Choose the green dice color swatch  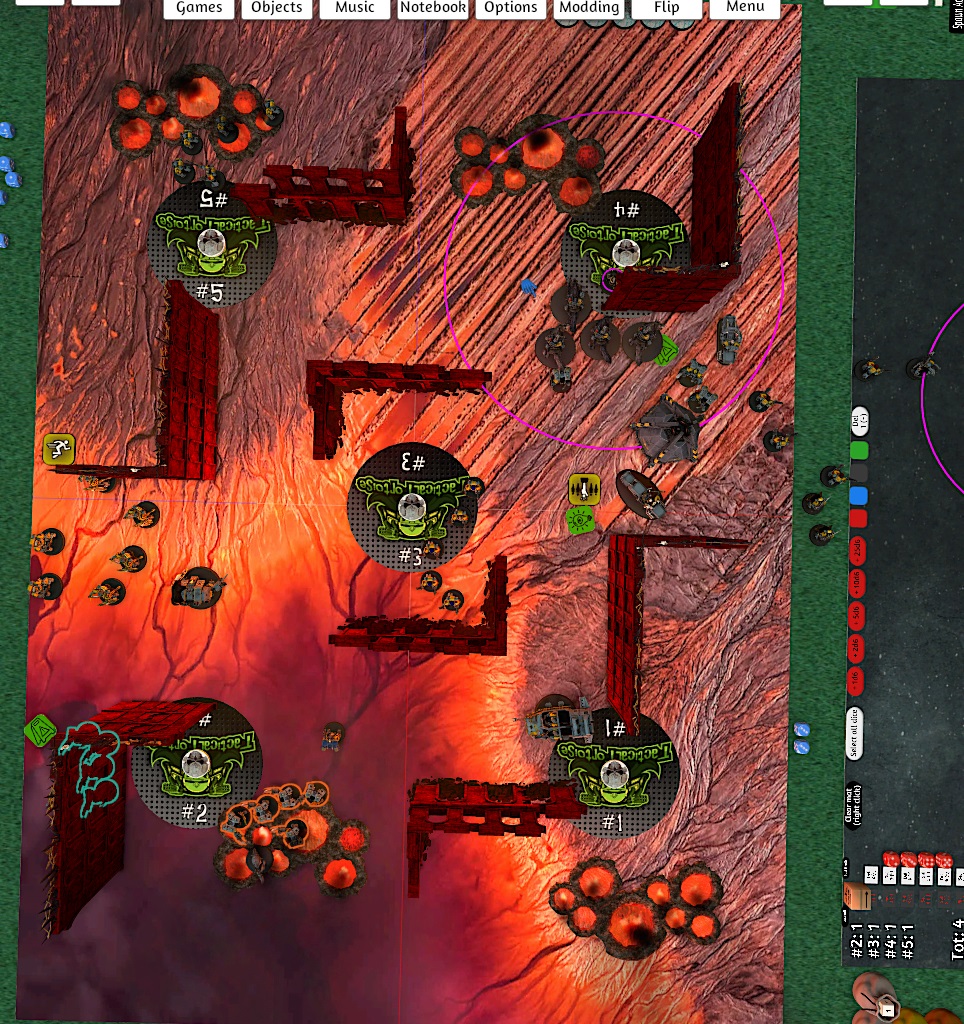[858, 451]
